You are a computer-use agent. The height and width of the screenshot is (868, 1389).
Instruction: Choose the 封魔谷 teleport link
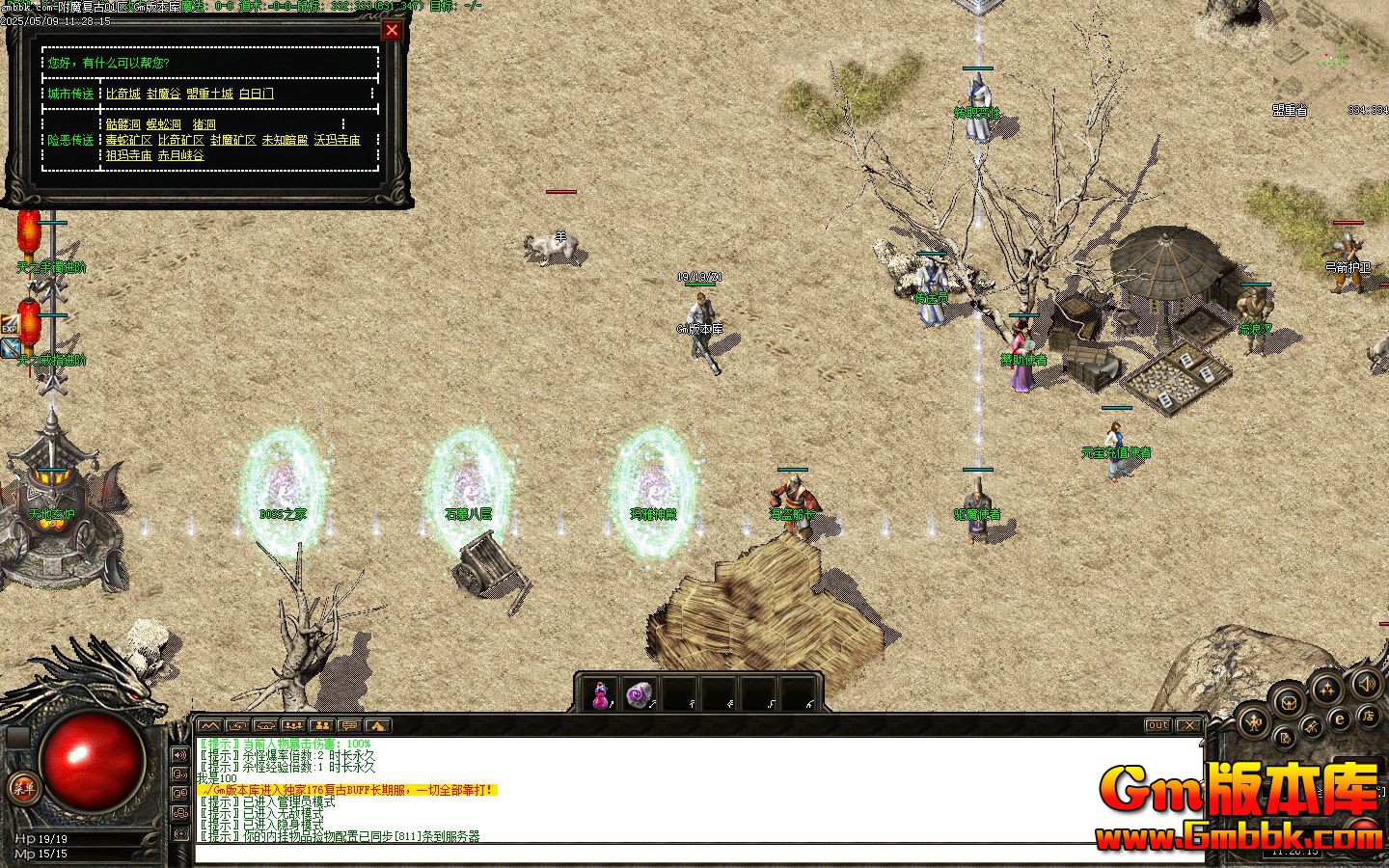164,94
